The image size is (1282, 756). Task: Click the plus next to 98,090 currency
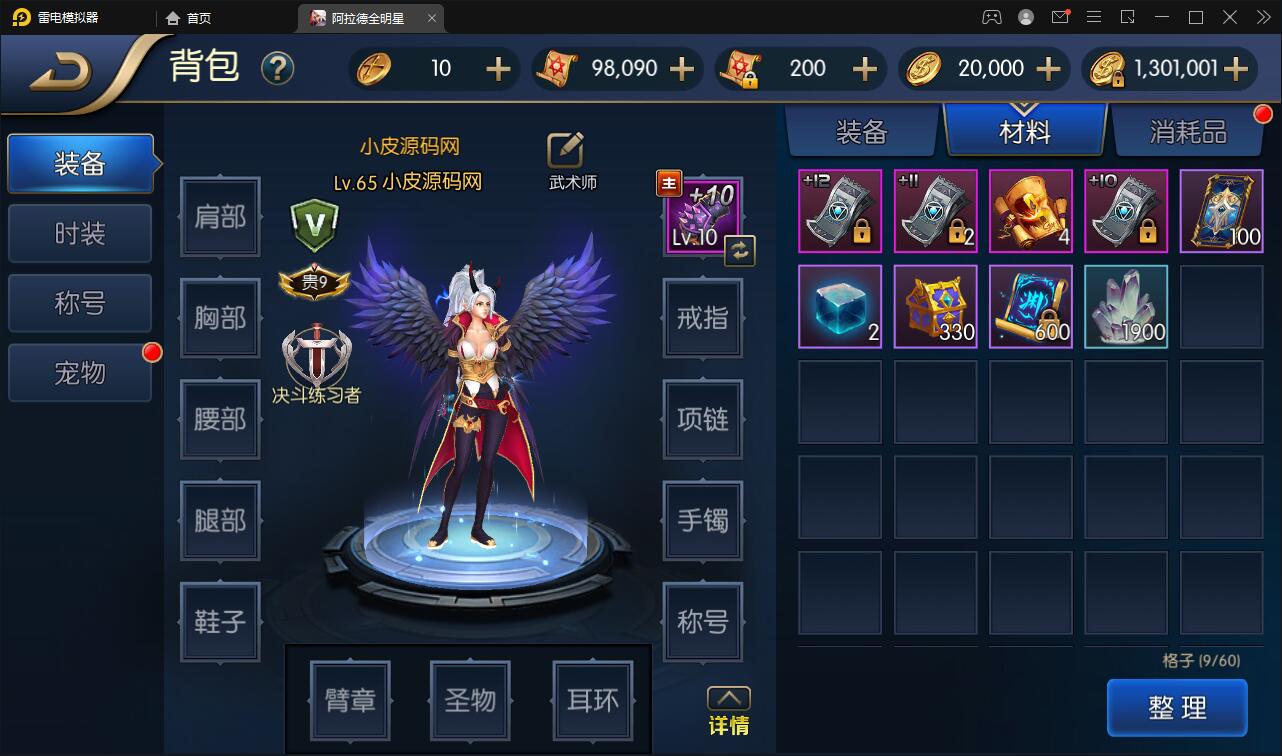pyautogui.click(x=681, y=69)
